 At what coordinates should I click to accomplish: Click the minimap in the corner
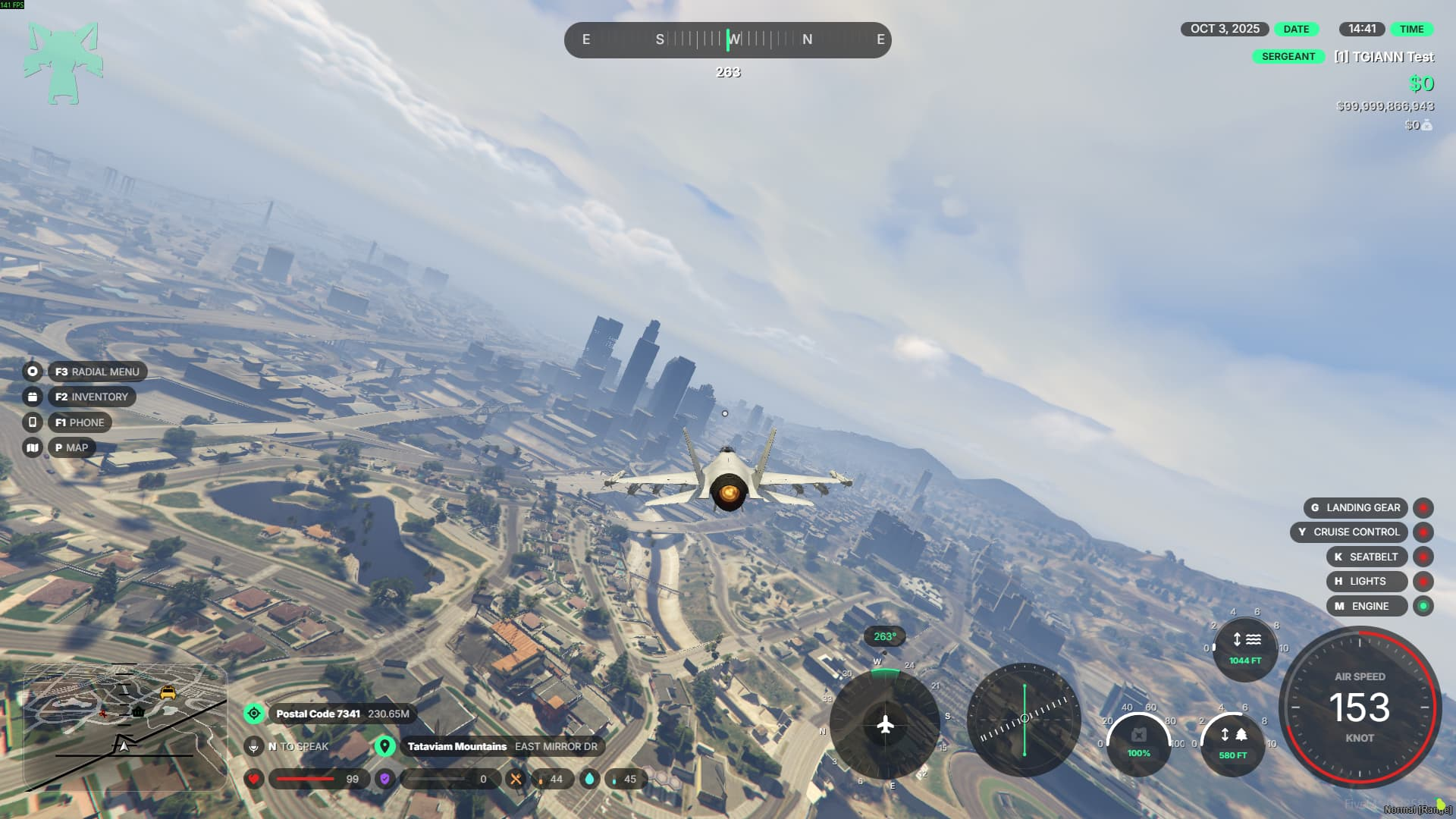125,726
